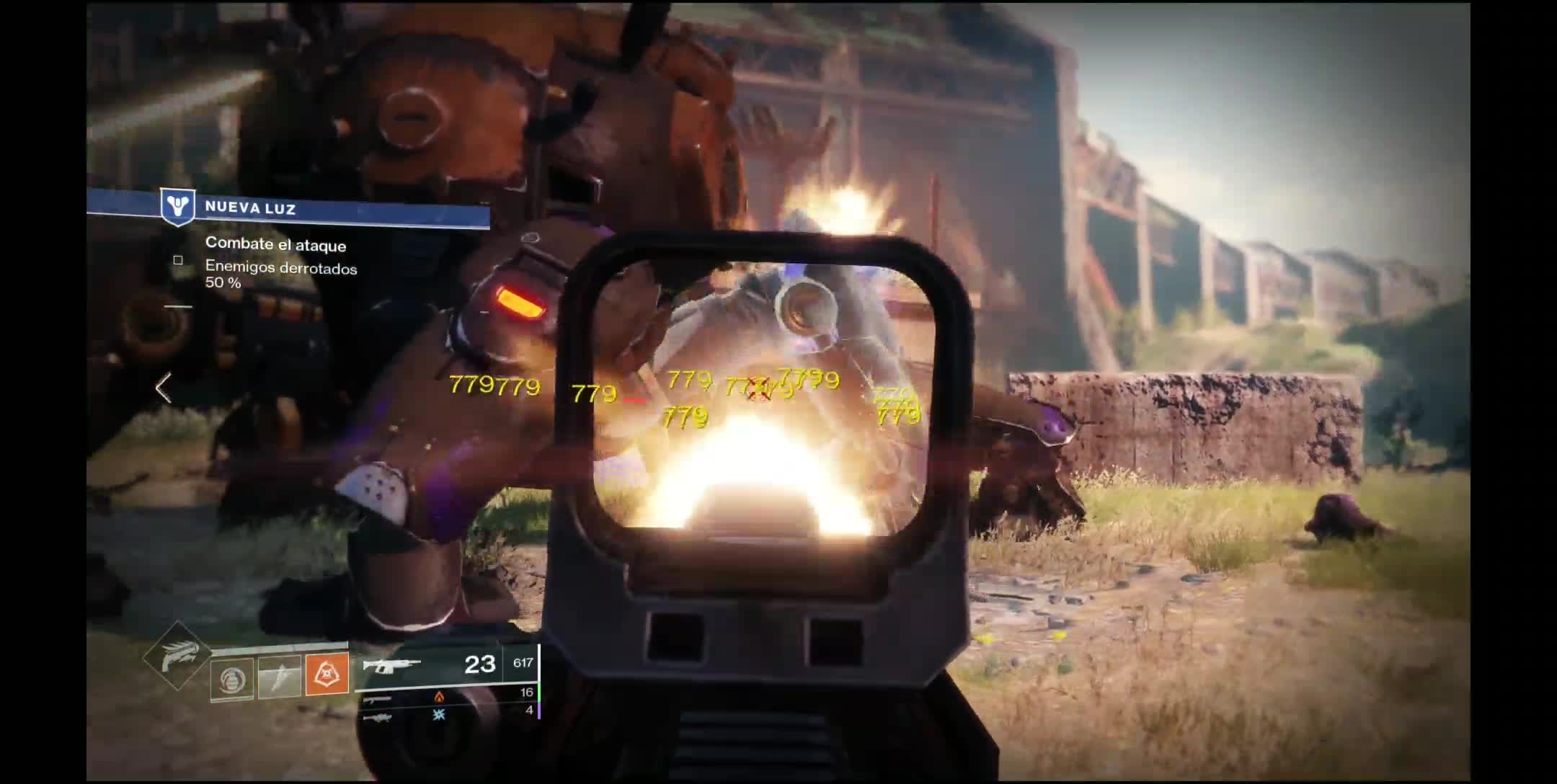The image size is (1557, 784).
Task: Click the Destiny shield emblem icon
Action: pos(177,206)
